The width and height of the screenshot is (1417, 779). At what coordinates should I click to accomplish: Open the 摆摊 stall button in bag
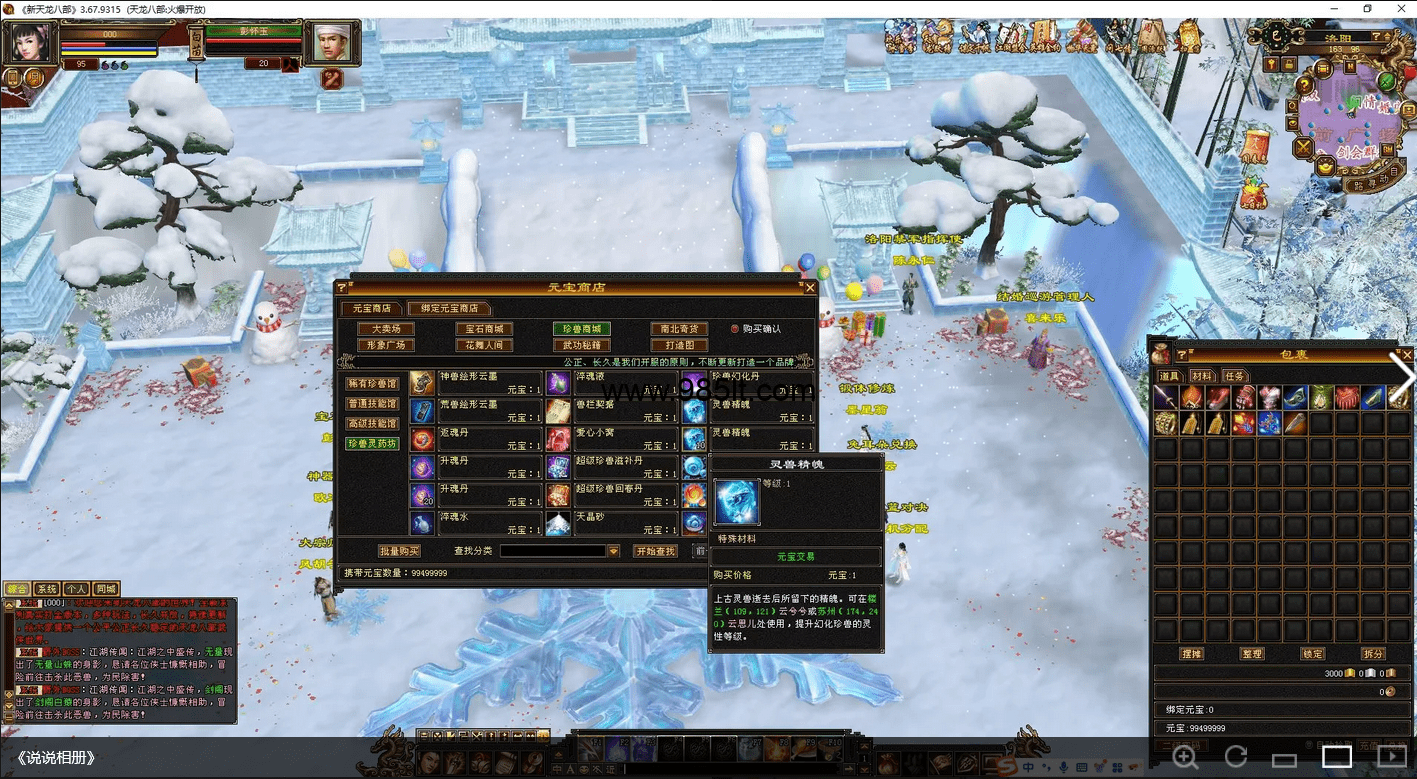1191,654
